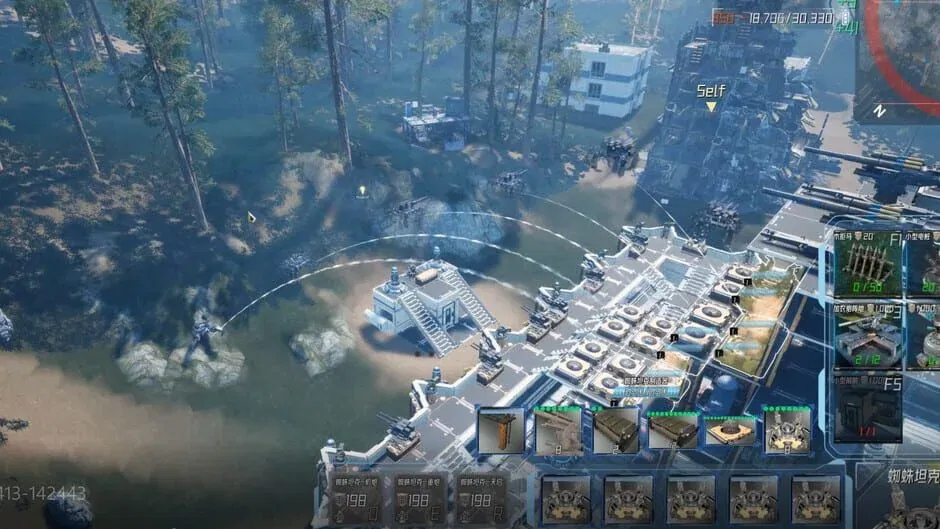Select the wooden plank item slot
This screenshot has width=940, height=529.
click(501, 431)
